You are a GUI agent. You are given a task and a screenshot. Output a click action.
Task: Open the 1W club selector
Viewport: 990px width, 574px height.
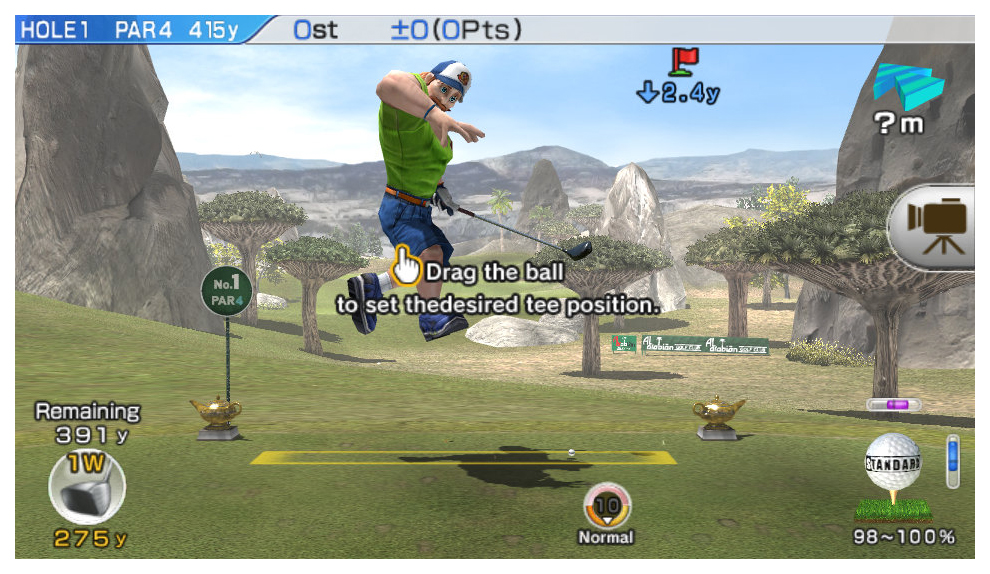click(86, 489)
